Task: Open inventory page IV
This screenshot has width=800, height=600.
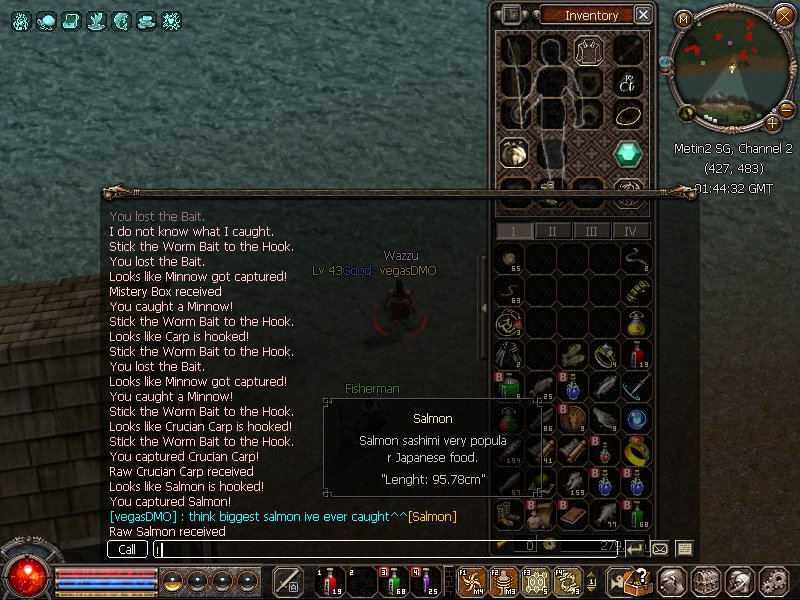Action: coord(630,231)
